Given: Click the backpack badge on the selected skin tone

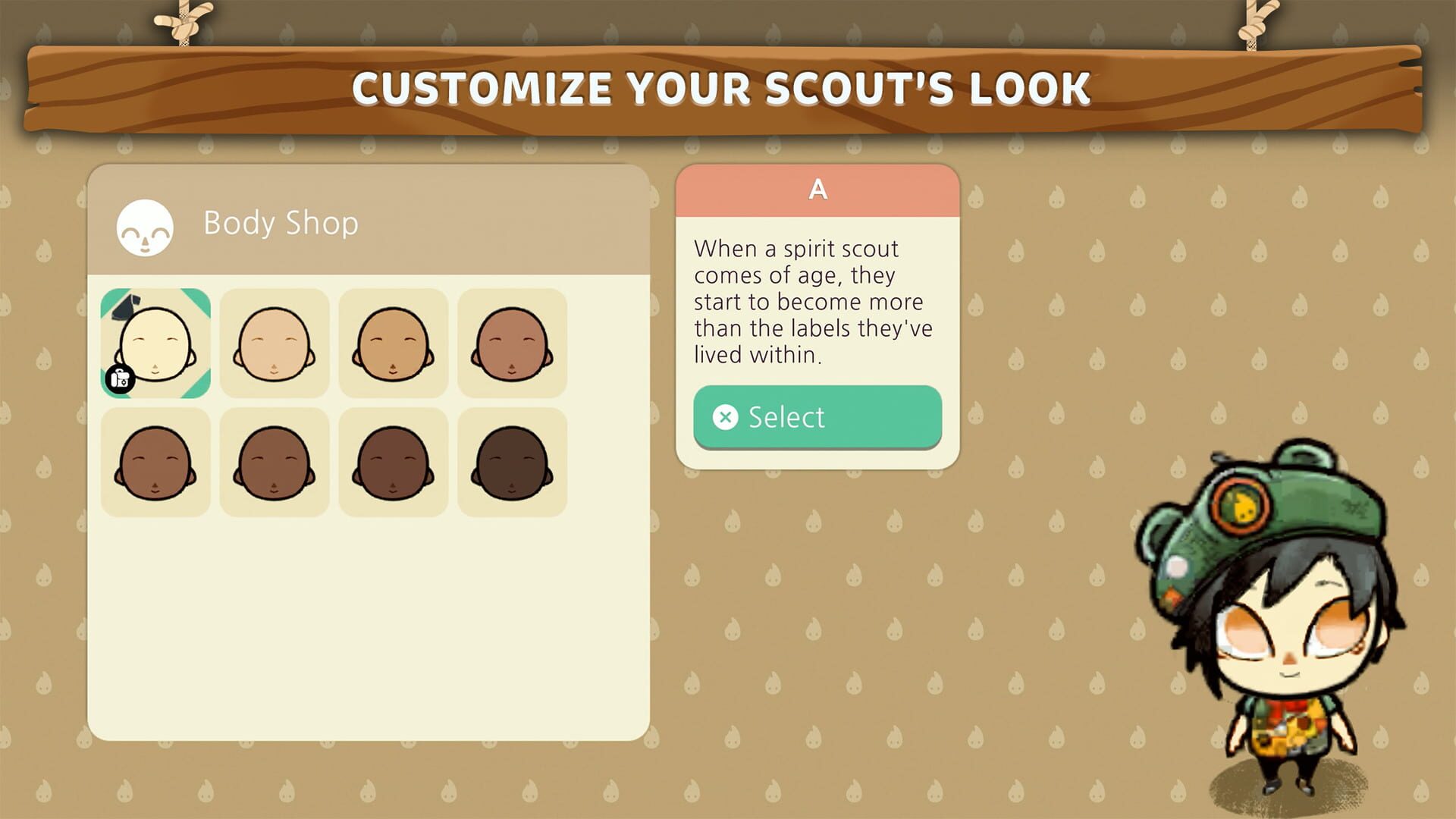Looking at the screenshot, I should coord(121,377).
